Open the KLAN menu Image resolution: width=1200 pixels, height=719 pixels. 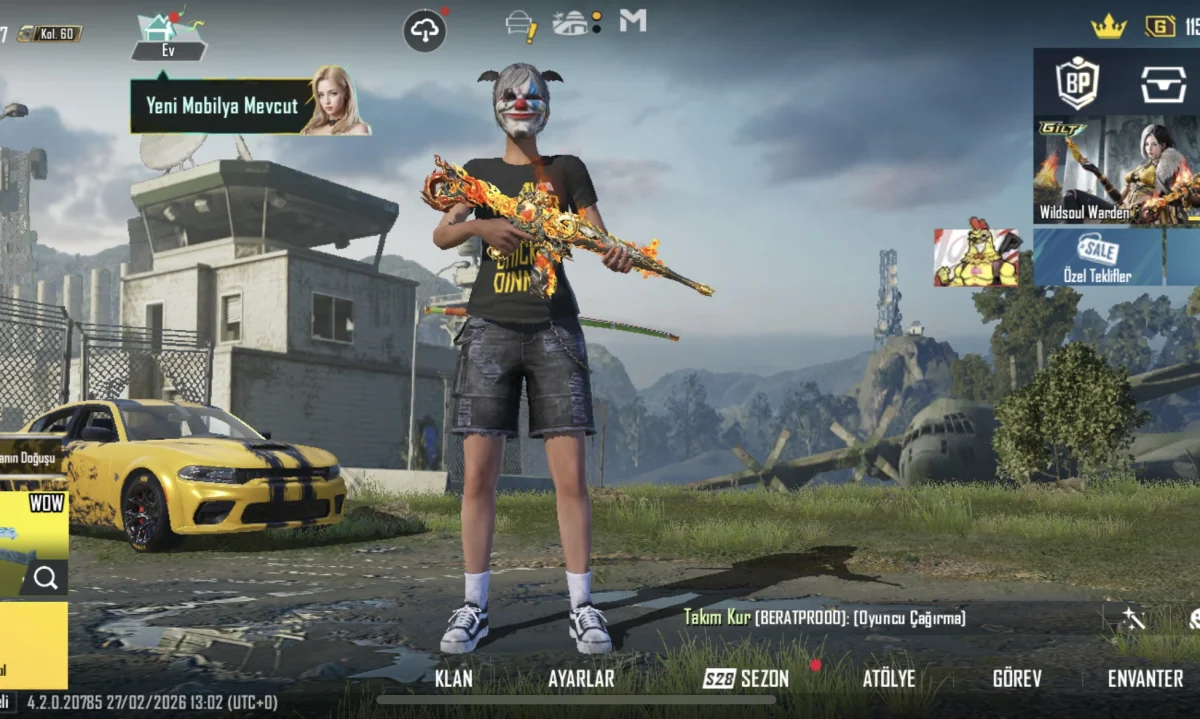(x=454, y=678)
